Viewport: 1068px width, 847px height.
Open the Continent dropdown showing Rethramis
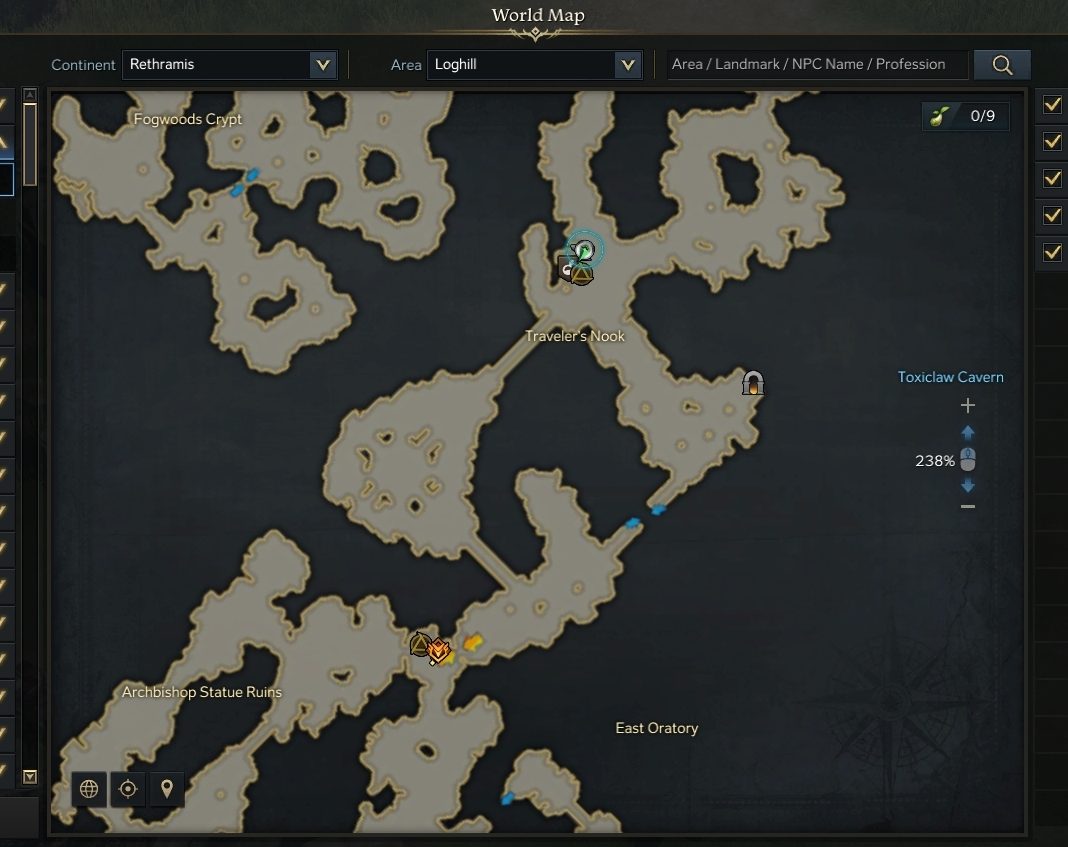tap(230, 65)
